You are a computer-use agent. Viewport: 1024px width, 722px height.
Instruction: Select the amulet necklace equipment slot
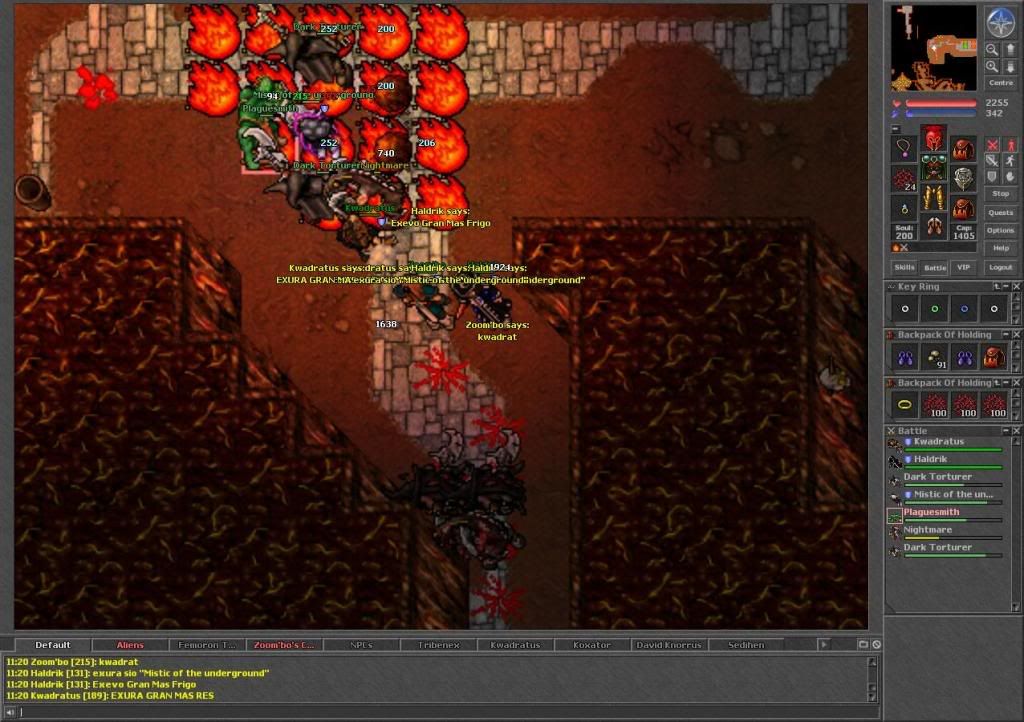[x=904, y=148]
